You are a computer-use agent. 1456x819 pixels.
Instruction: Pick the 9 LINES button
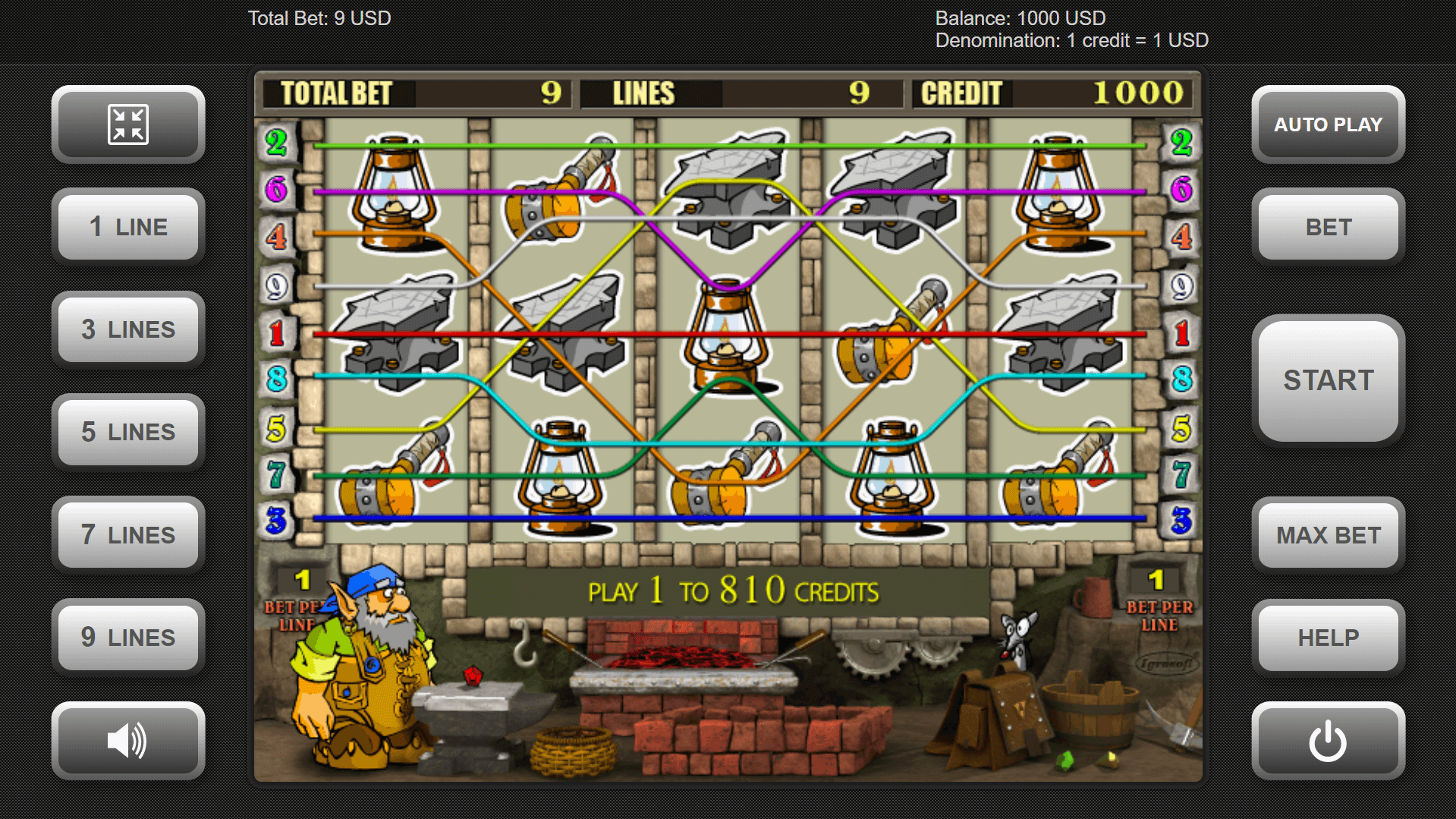pyautogui.click(x=128, y=637)
